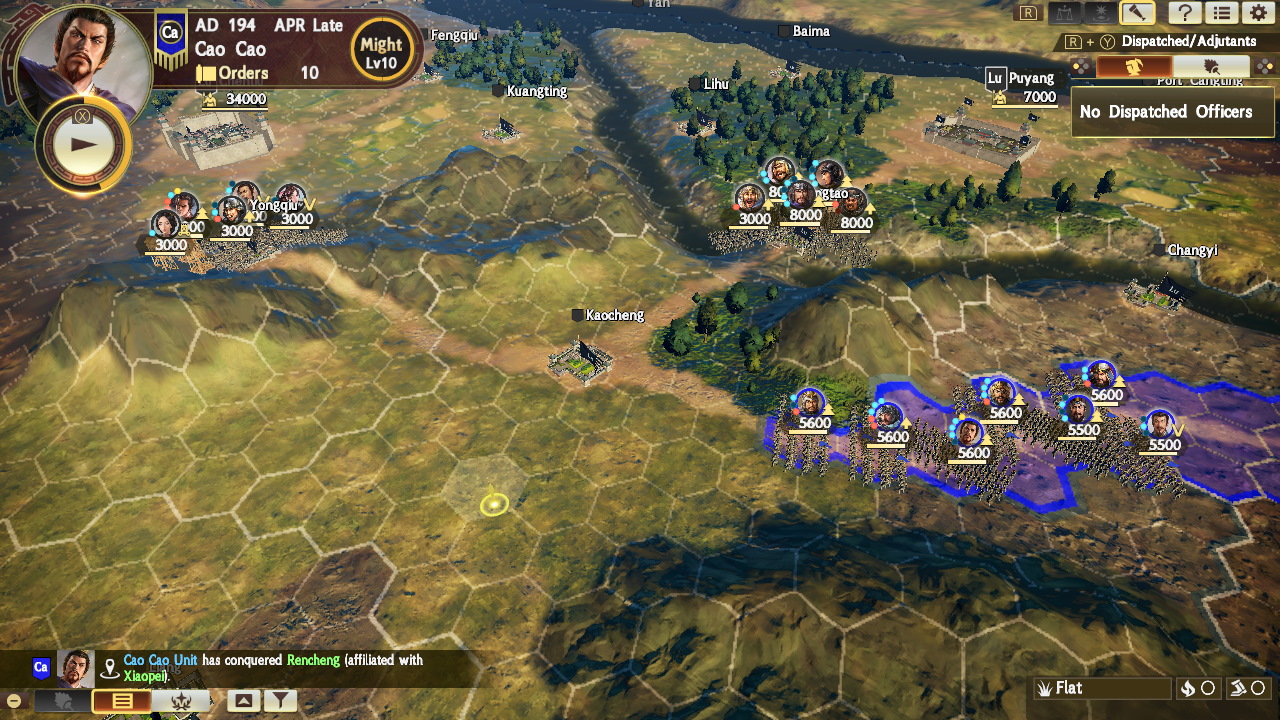Click the feather brush icon near bottom-left
The height and width of the screenshot is (720, 1280).
62,700
